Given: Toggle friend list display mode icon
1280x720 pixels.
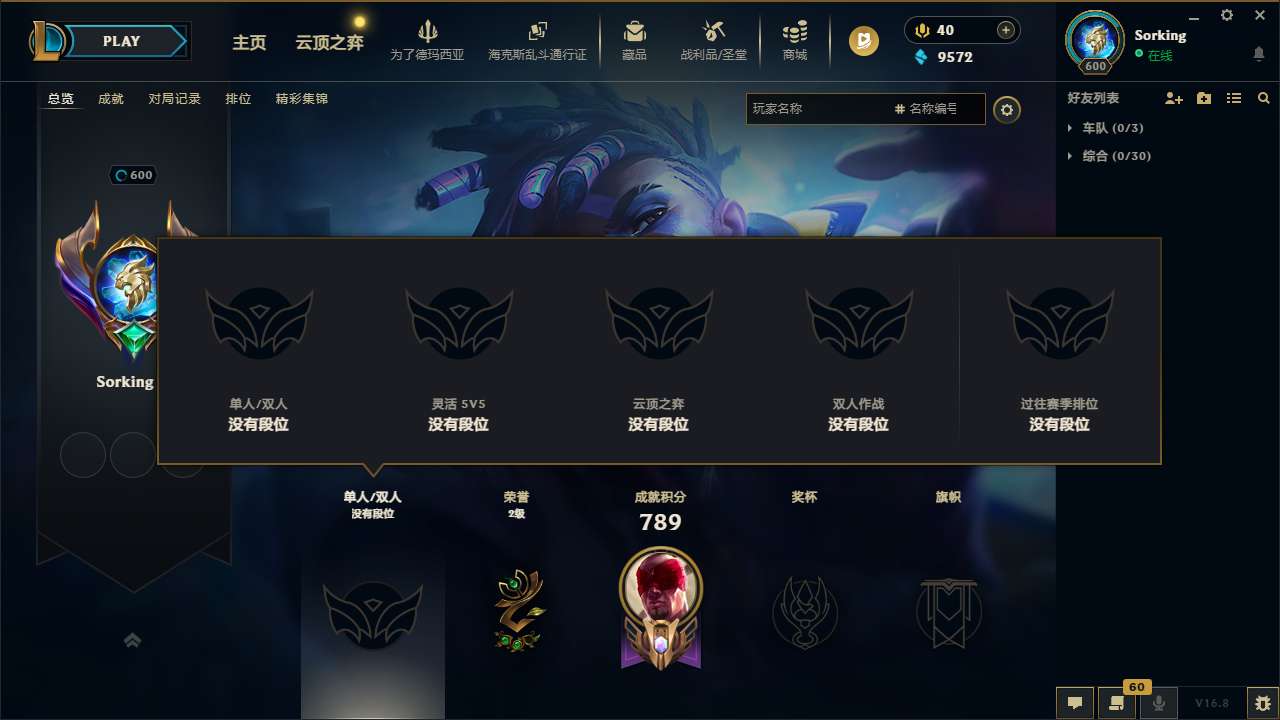Looking at the screenshot, I should [x=1233, y=98].
